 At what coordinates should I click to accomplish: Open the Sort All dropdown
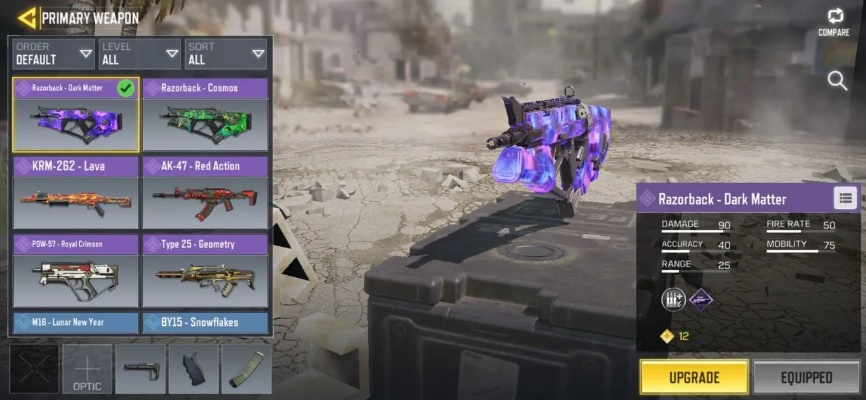[x=226, y=52]
